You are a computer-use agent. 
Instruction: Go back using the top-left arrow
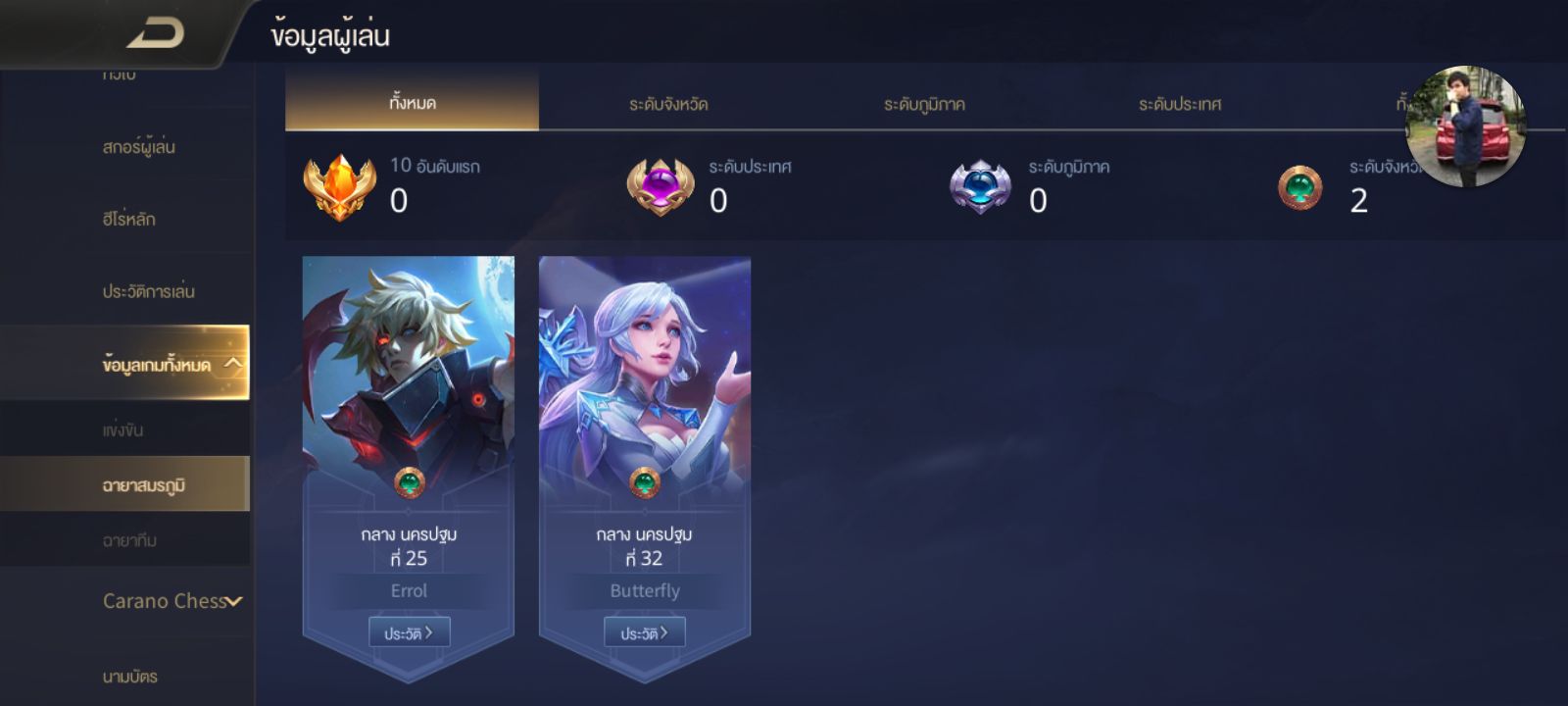pyautogui.click(x=155, y=33)
